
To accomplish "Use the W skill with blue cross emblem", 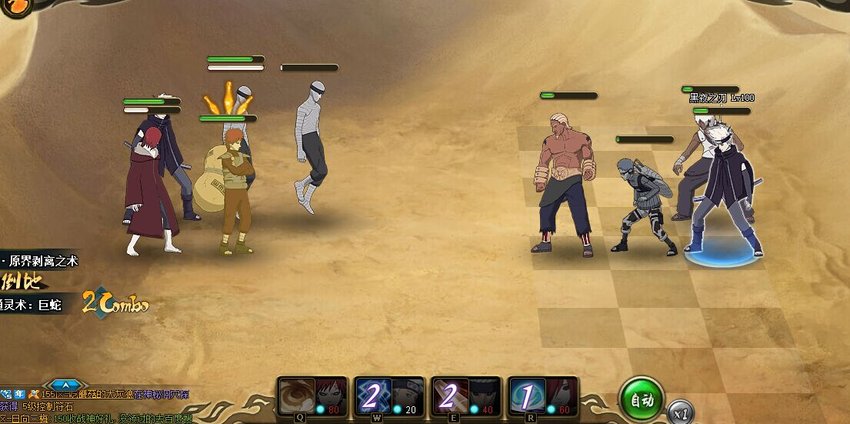I will point(370,395).
